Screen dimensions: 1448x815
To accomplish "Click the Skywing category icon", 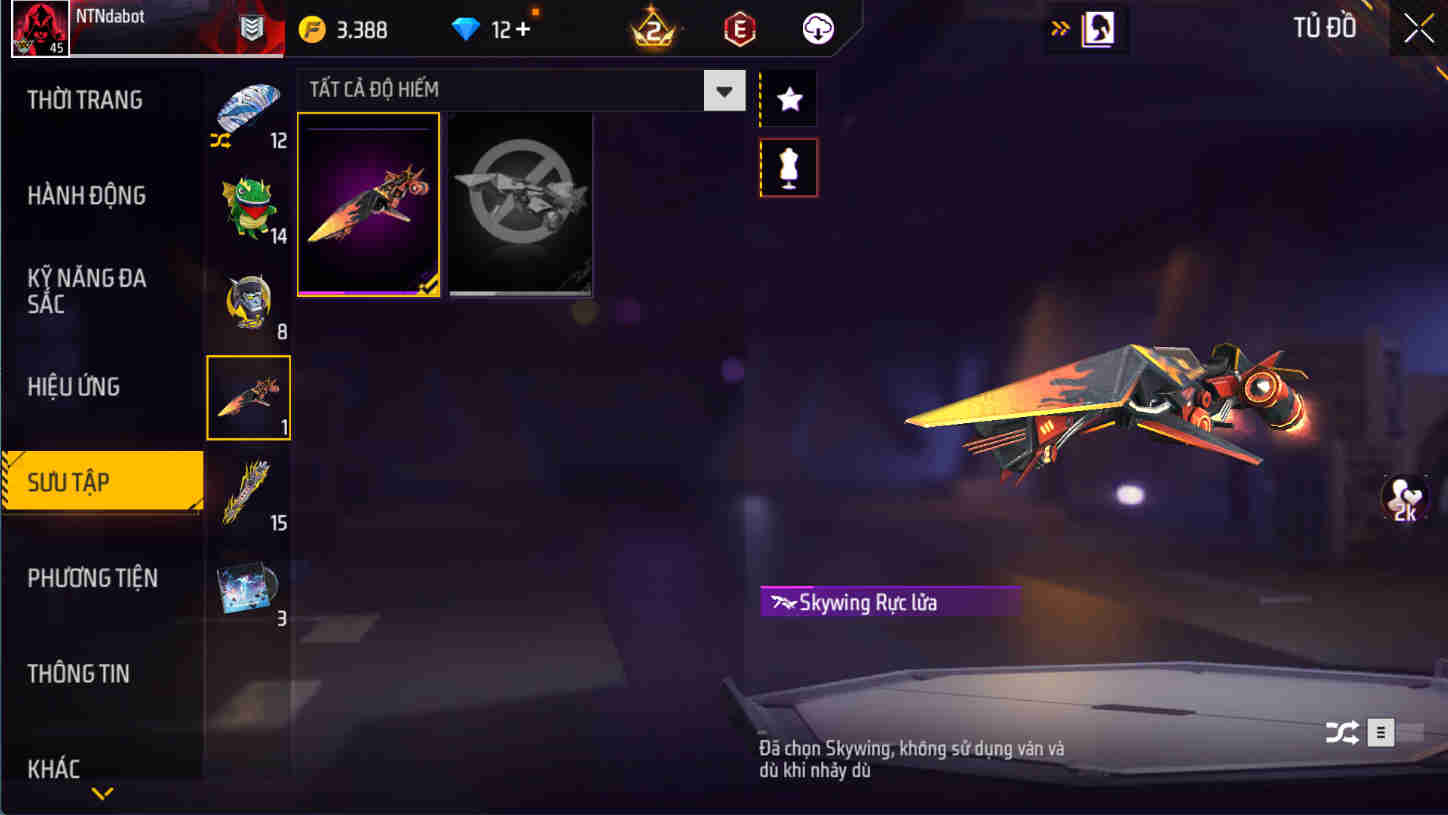I will [248, 396].
